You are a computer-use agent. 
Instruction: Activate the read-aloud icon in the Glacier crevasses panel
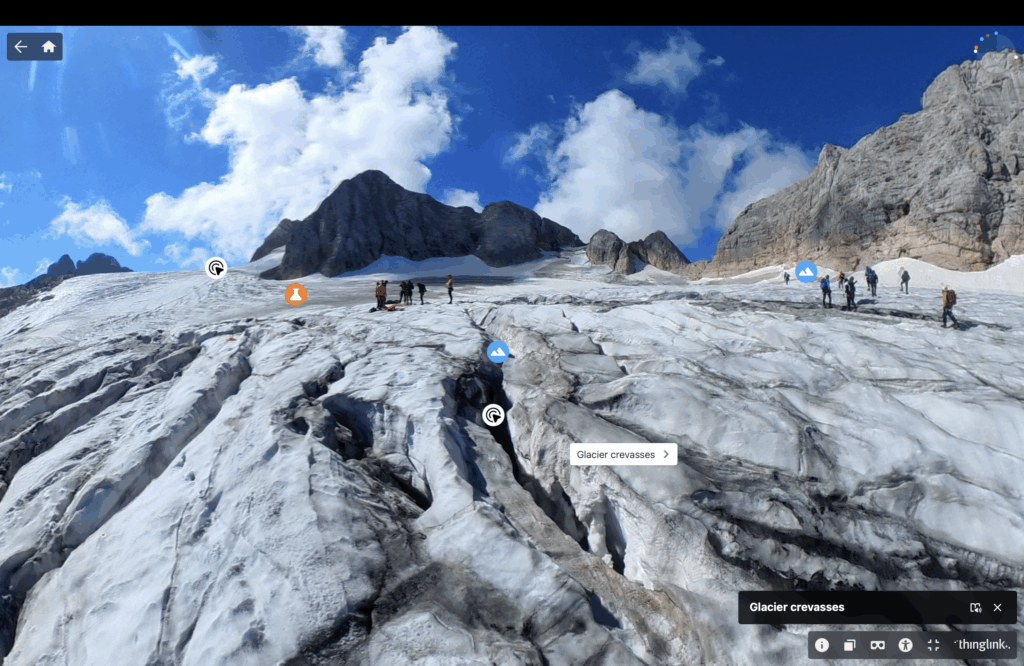(x=975, y=607)
